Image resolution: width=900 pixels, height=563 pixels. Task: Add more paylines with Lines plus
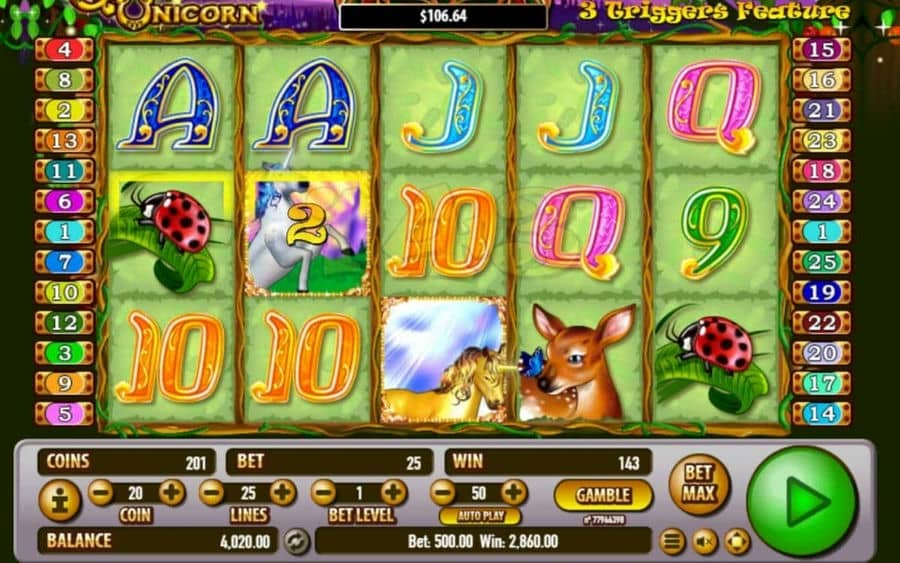(x=283, y=492)
